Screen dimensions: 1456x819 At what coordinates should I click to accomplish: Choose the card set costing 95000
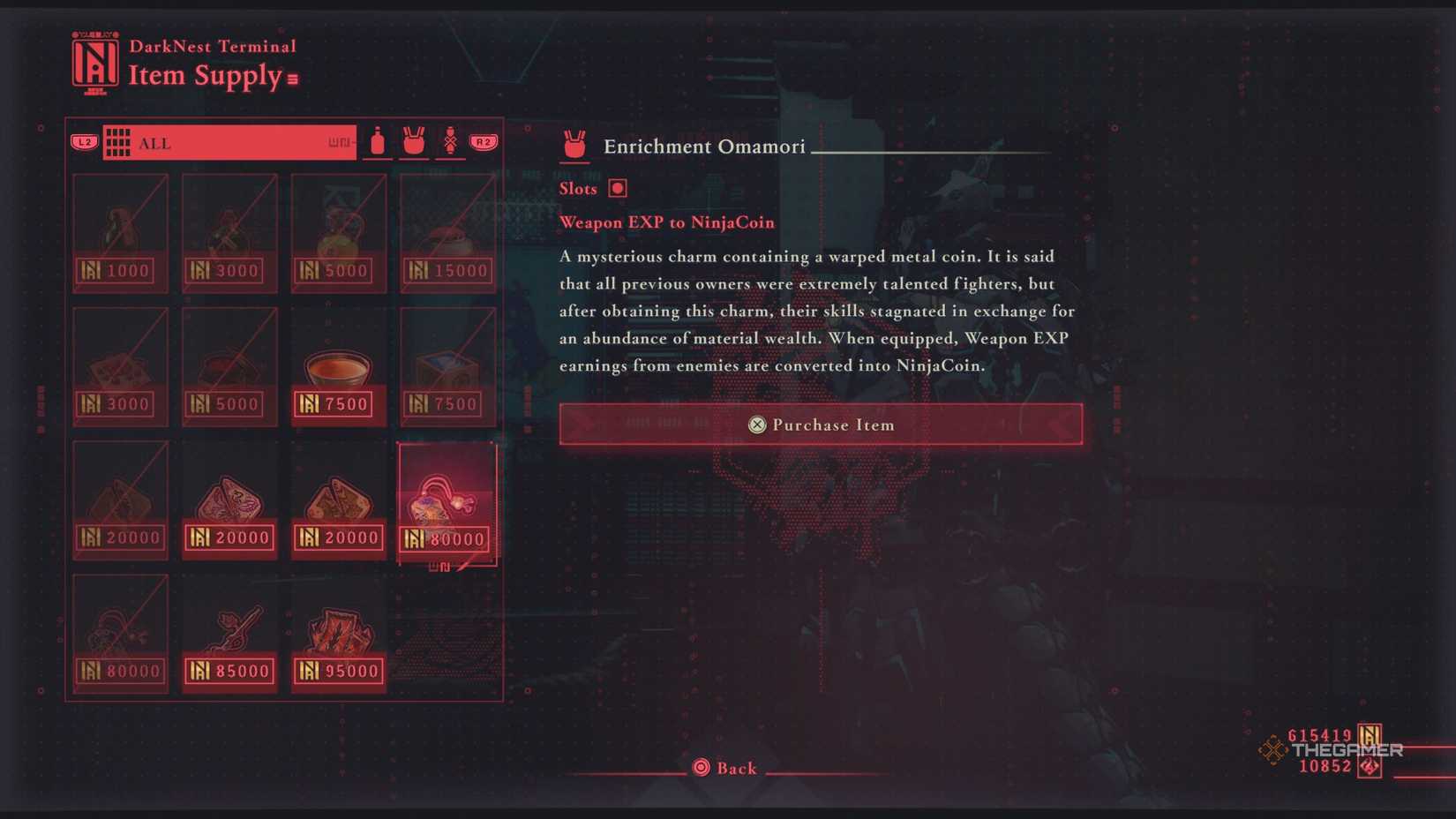(x=338, y=634)
